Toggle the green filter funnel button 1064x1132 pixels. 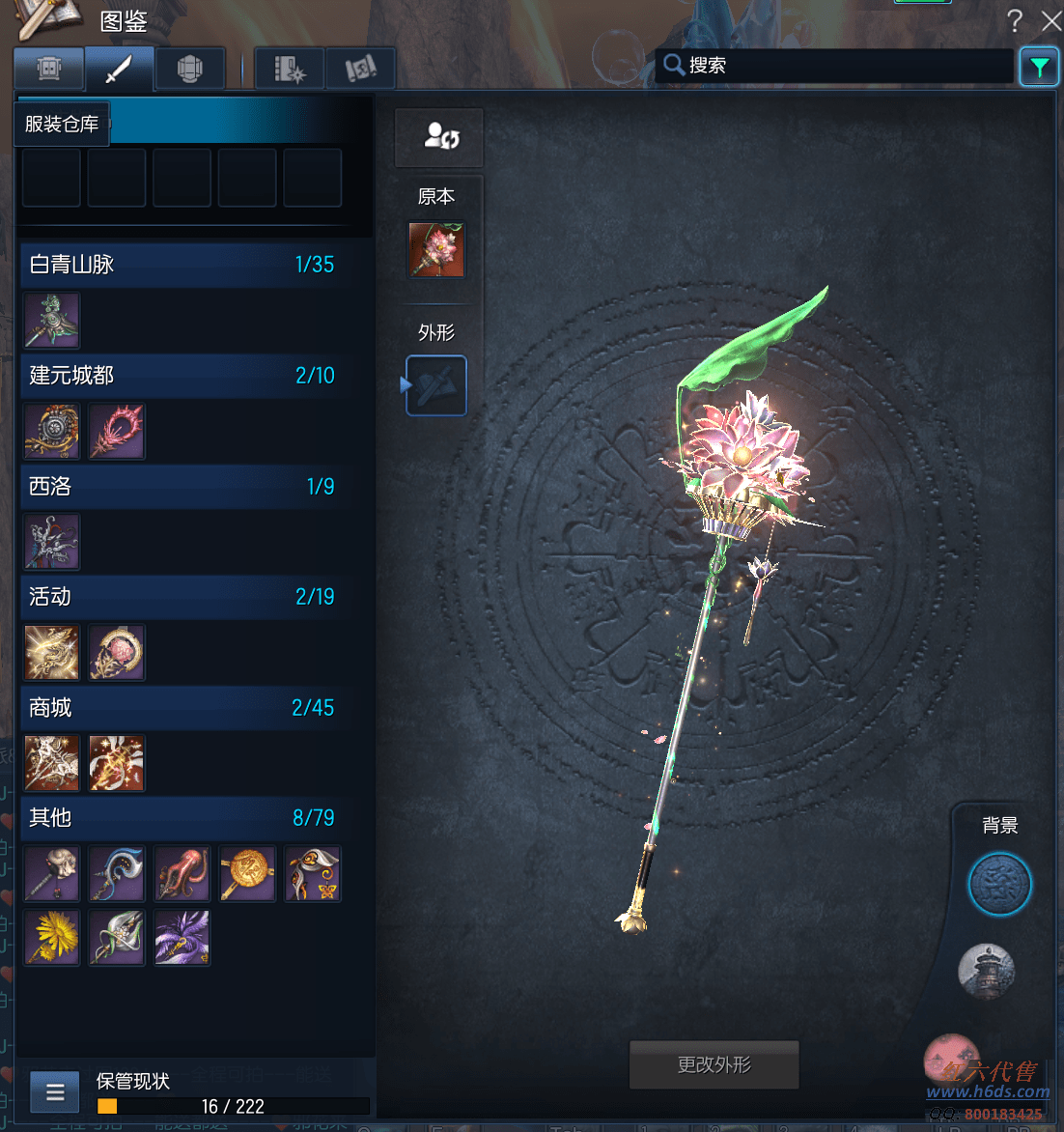[x=1039, y=67]
